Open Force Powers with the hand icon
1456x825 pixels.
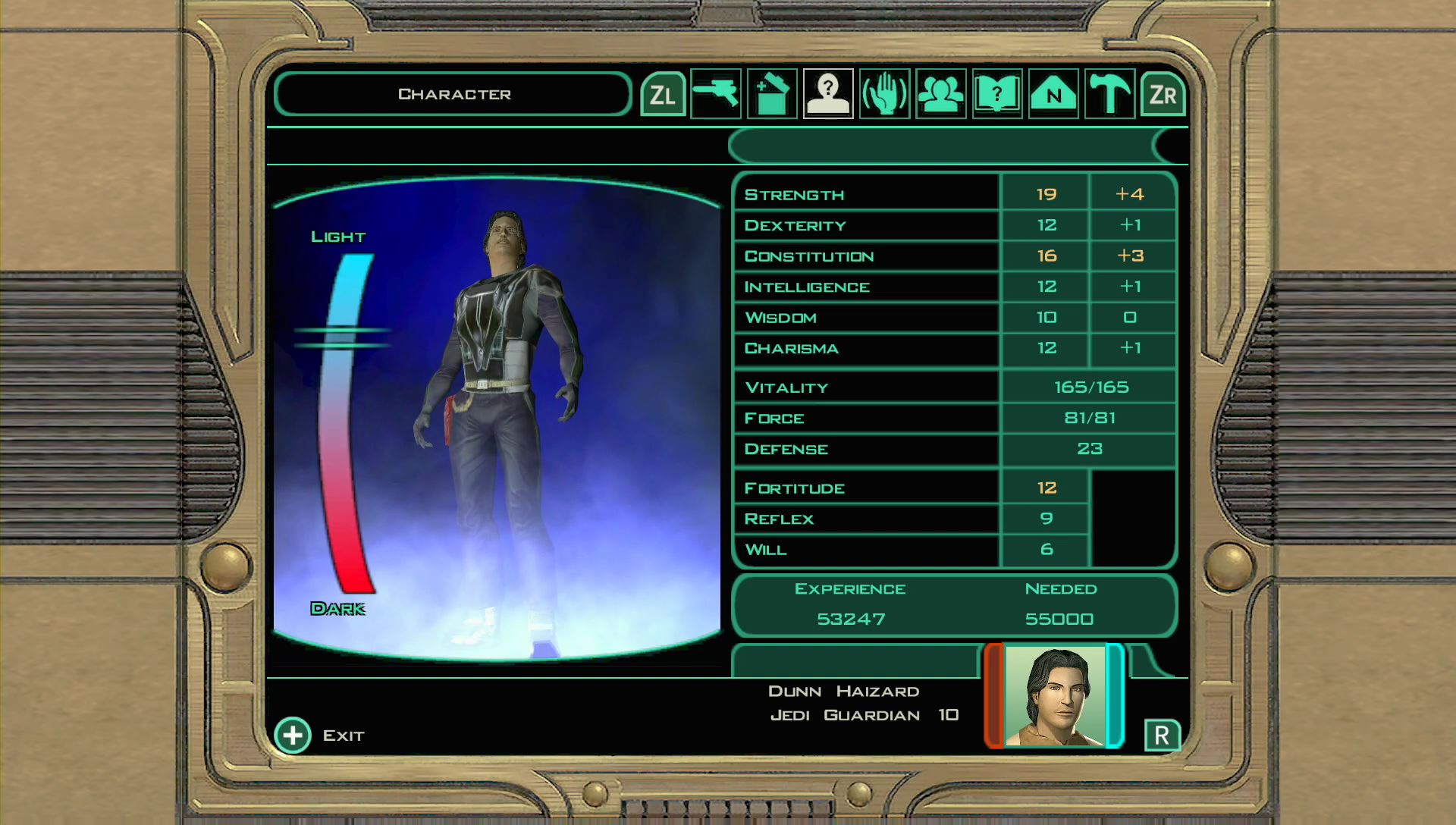[886, 94]
